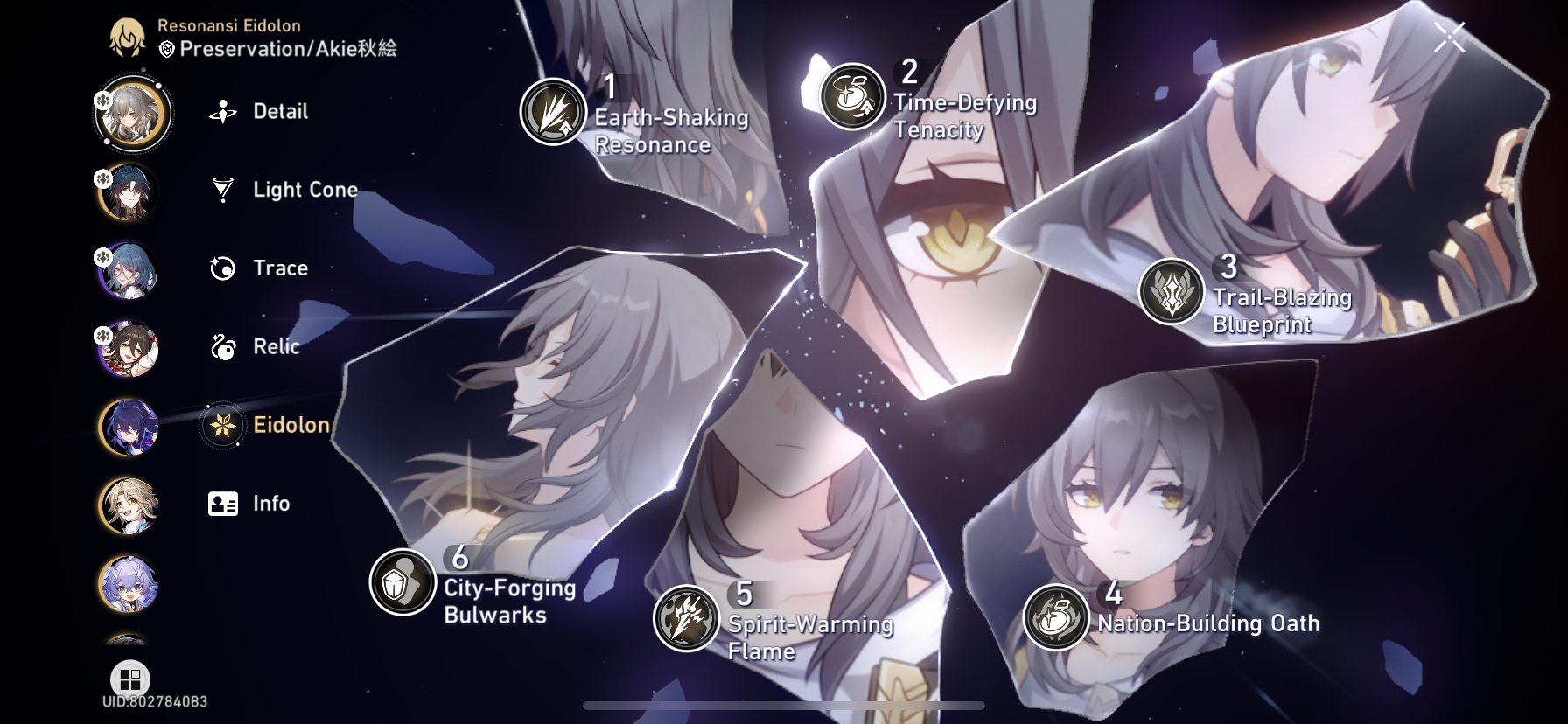Screen dimensions: 1568x724
Task: Click the grid menu icon above the UID
Action: [x=129, y=678]
